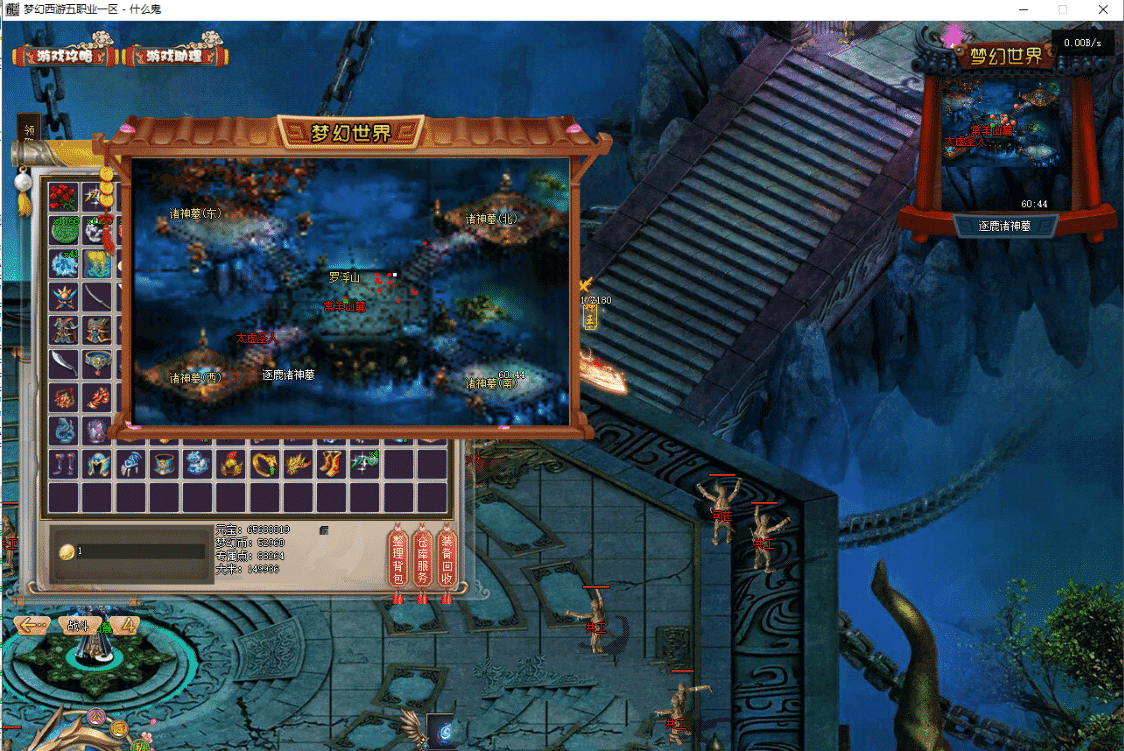Open the 游戏助理 game assistant
Screen dimensions: 1124x751
(x=174, y=56)
